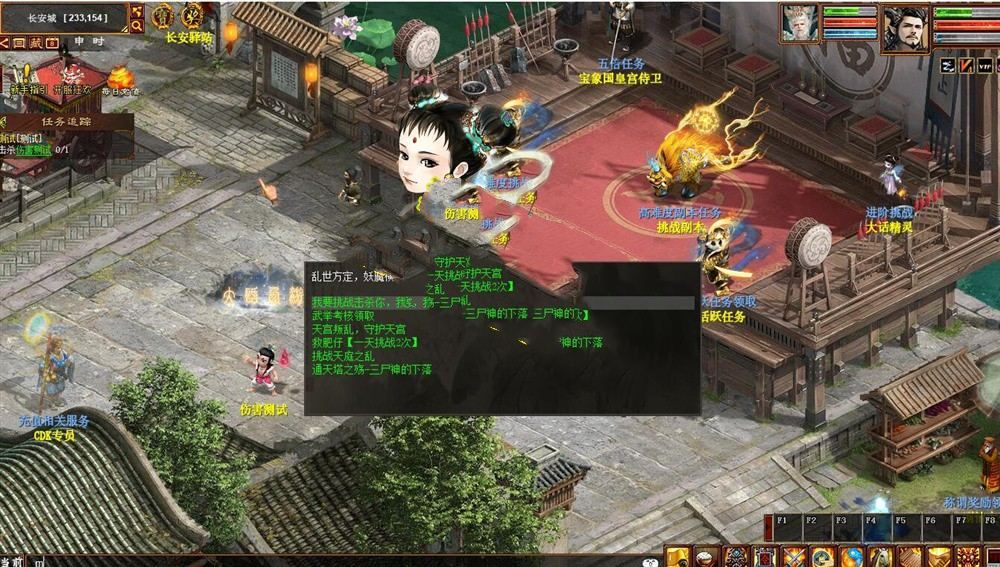
Task: Choose the 救肥仔【一天挑战2次】 option
Action: (x=364, y=342)
